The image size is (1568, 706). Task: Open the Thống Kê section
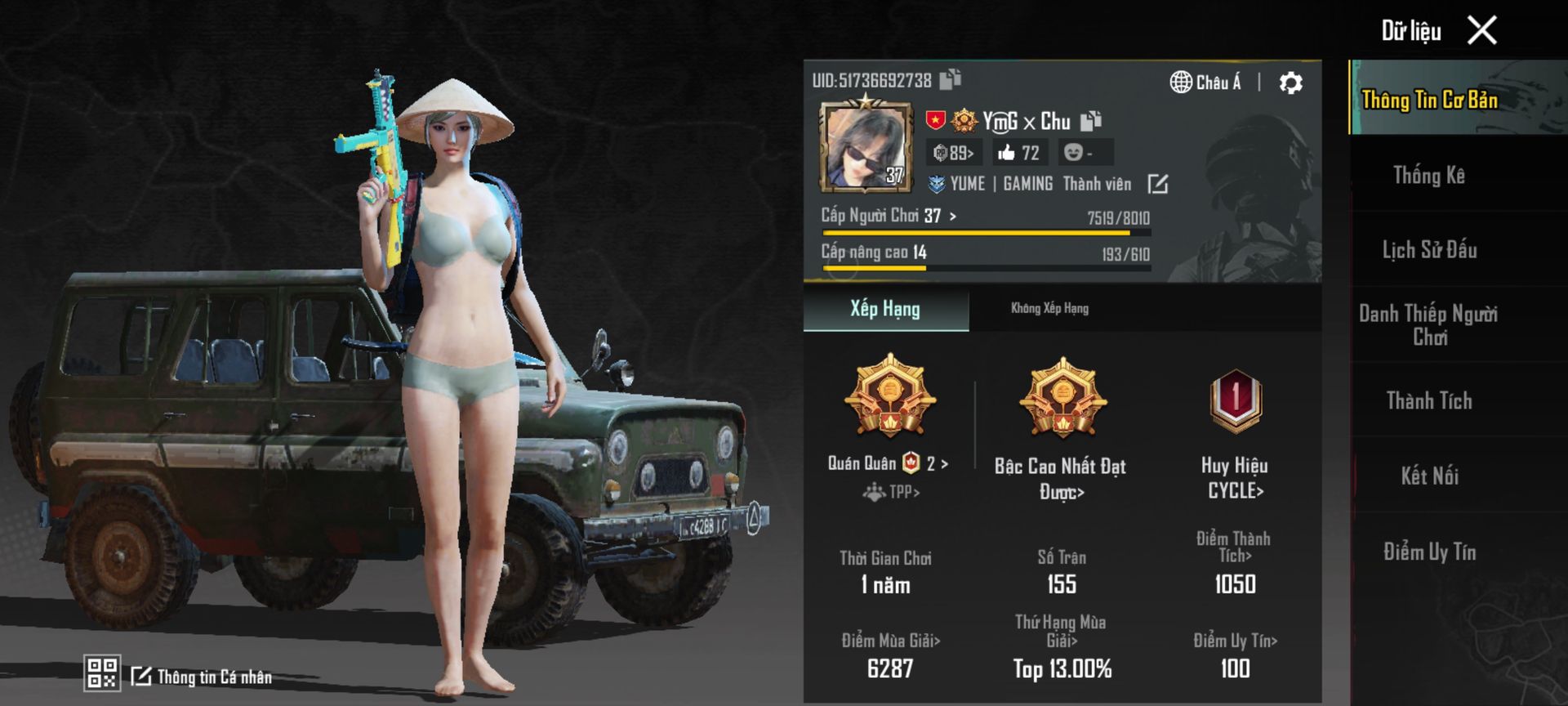tap(1428, 175)
